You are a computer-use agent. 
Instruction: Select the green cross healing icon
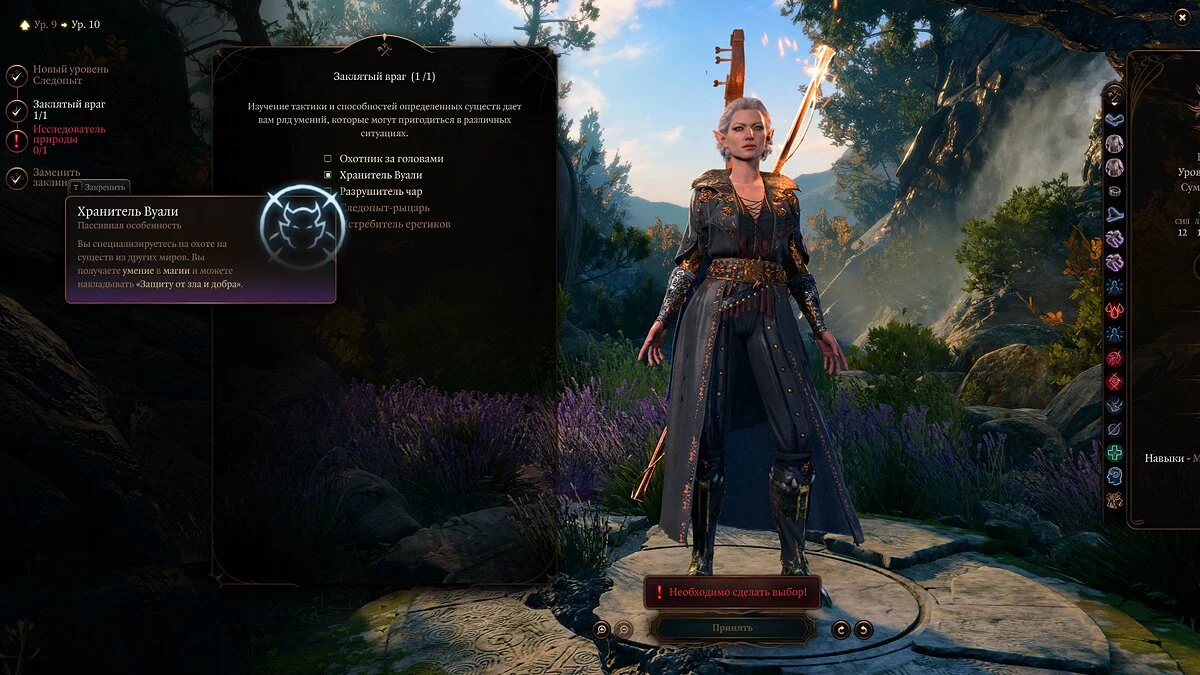pos(1114,453)
